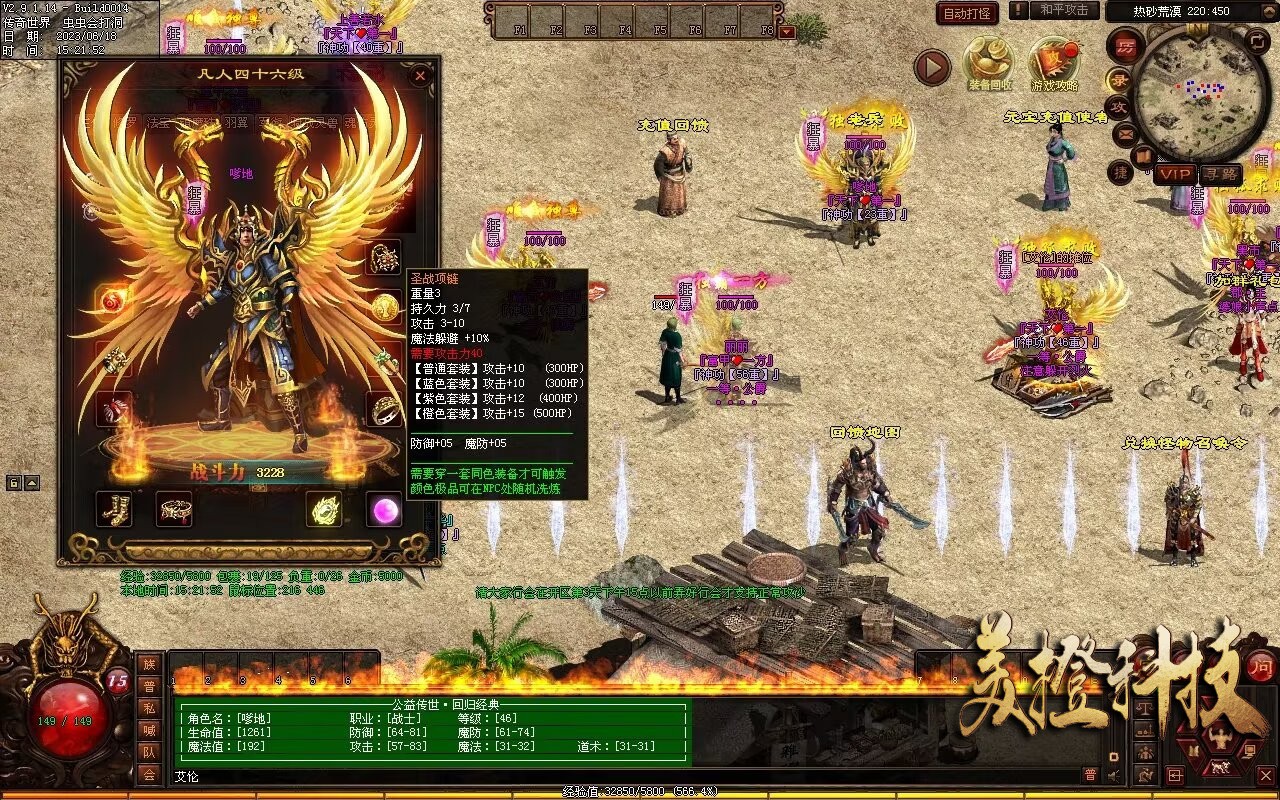Open the VIP panel
Viewport: 1280px width, 800px height.
point(1176,174)
